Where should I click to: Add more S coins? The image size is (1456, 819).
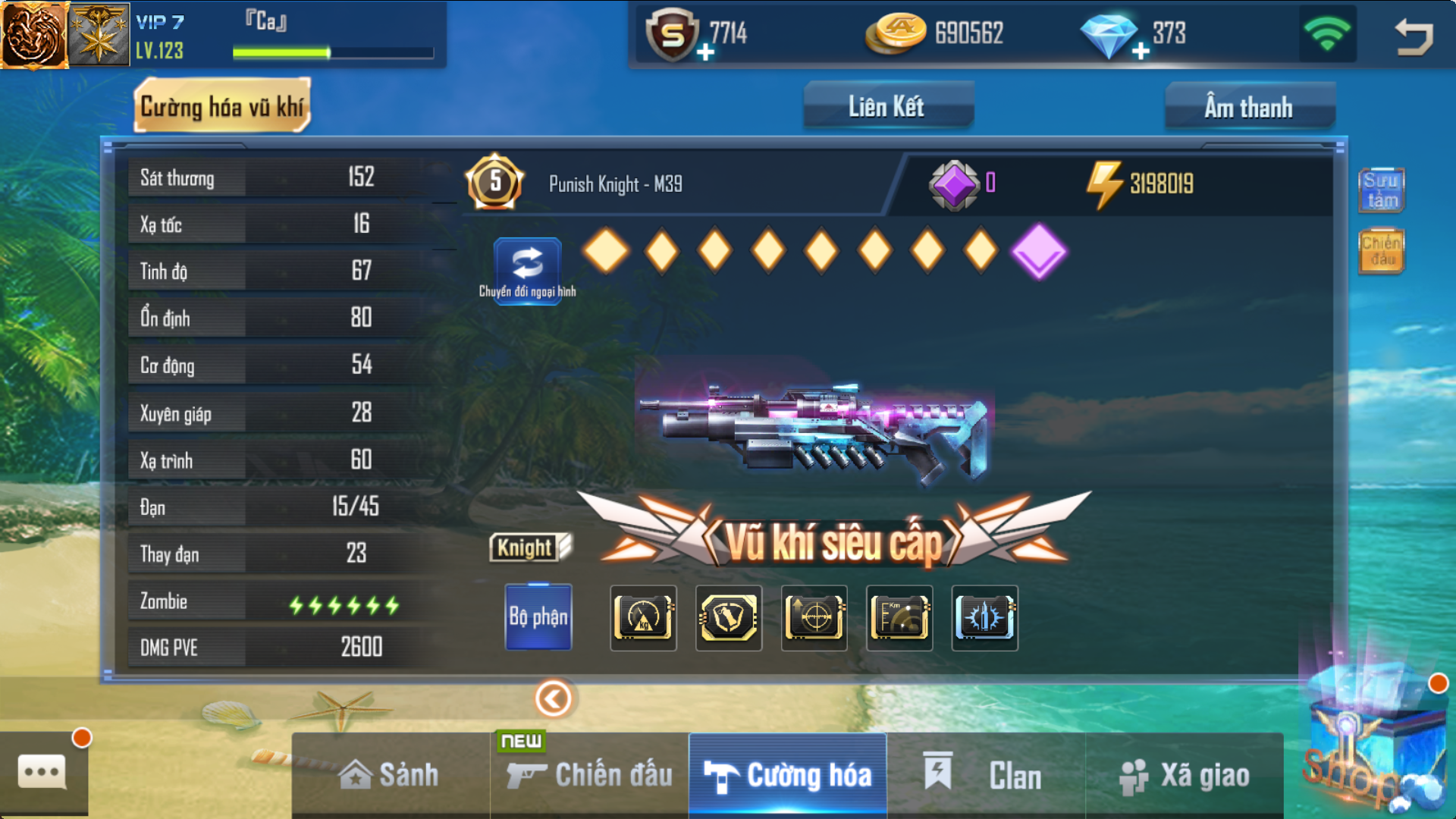coord(705,52)
